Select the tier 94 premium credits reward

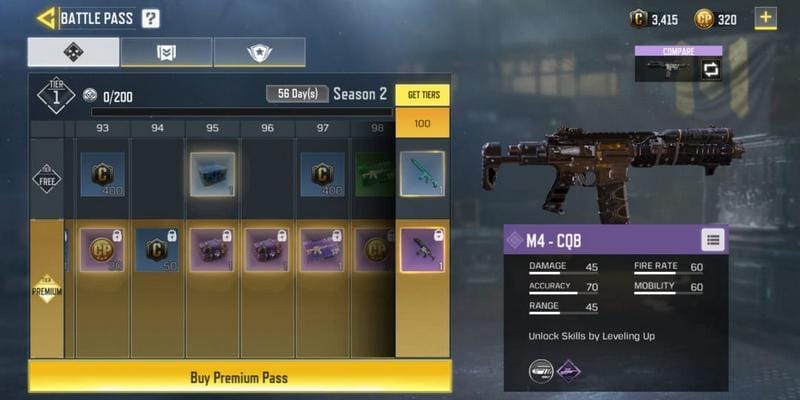pos(157,249)
